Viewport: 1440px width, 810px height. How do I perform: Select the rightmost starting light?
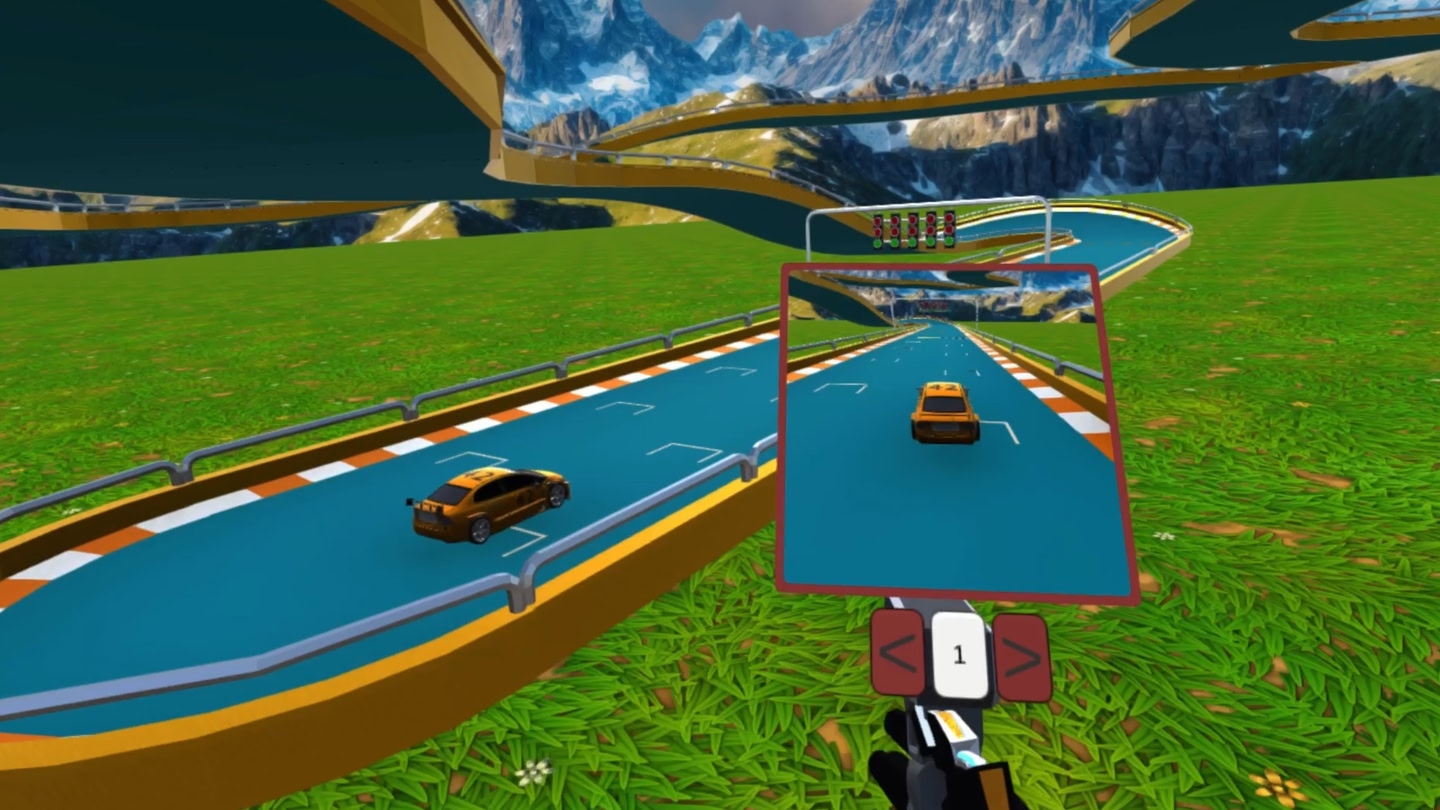coord(948,230)
